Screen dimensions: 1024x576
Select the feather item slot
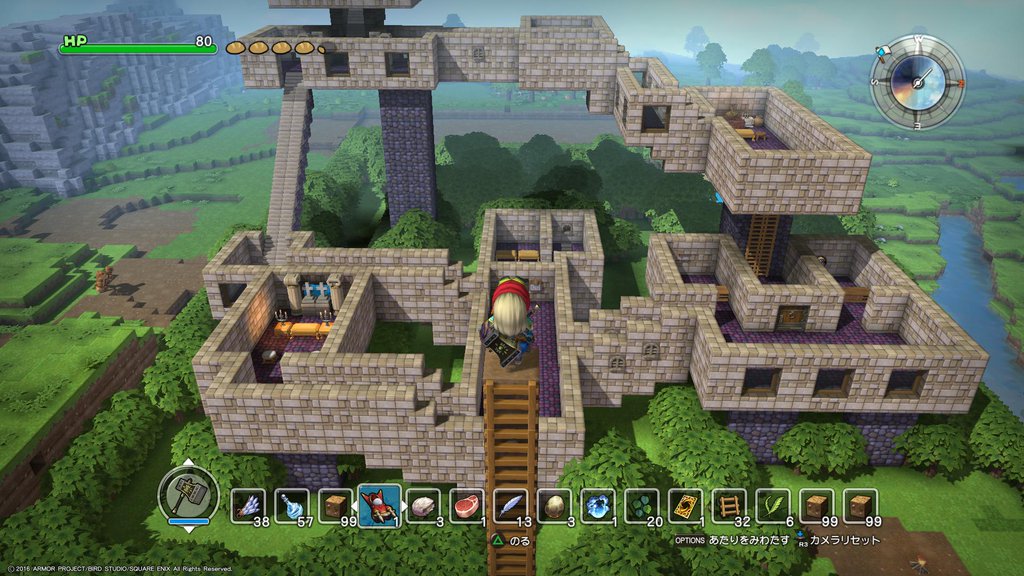(x=511, y=506)
